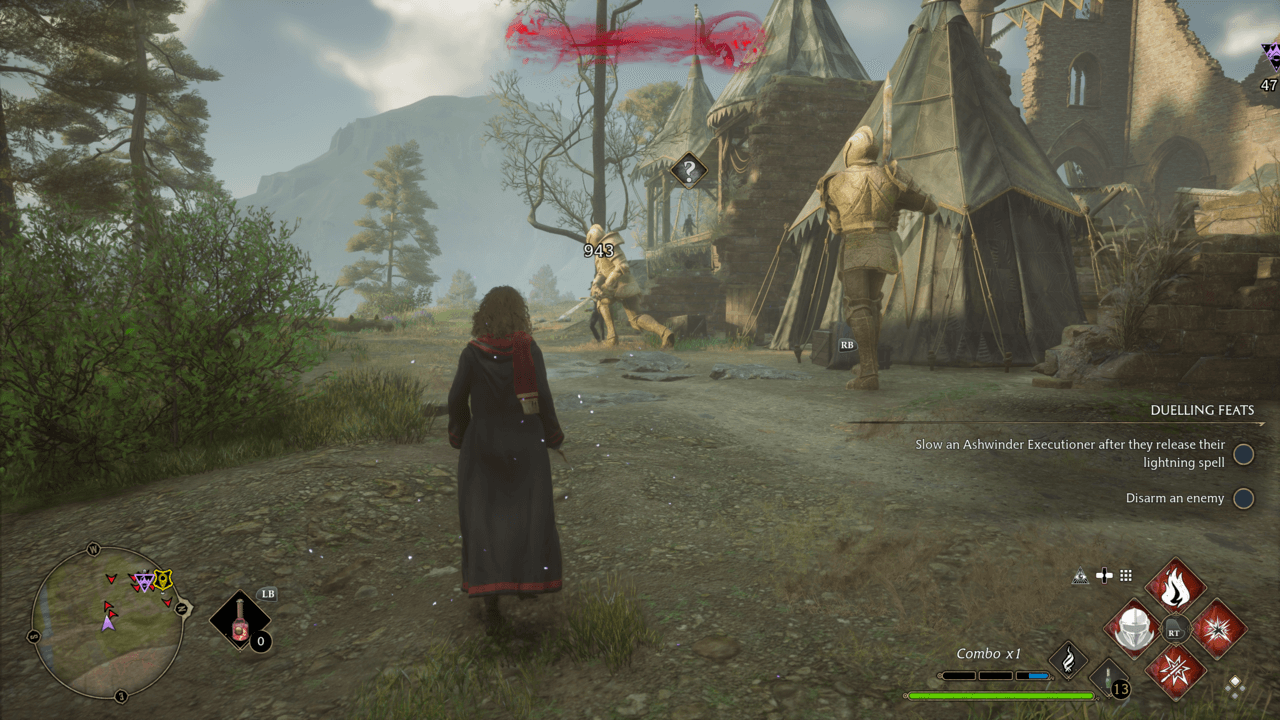Check the Disarm an enemy feat circle
Viewport: 1280px width, 720px height.
1244,498
